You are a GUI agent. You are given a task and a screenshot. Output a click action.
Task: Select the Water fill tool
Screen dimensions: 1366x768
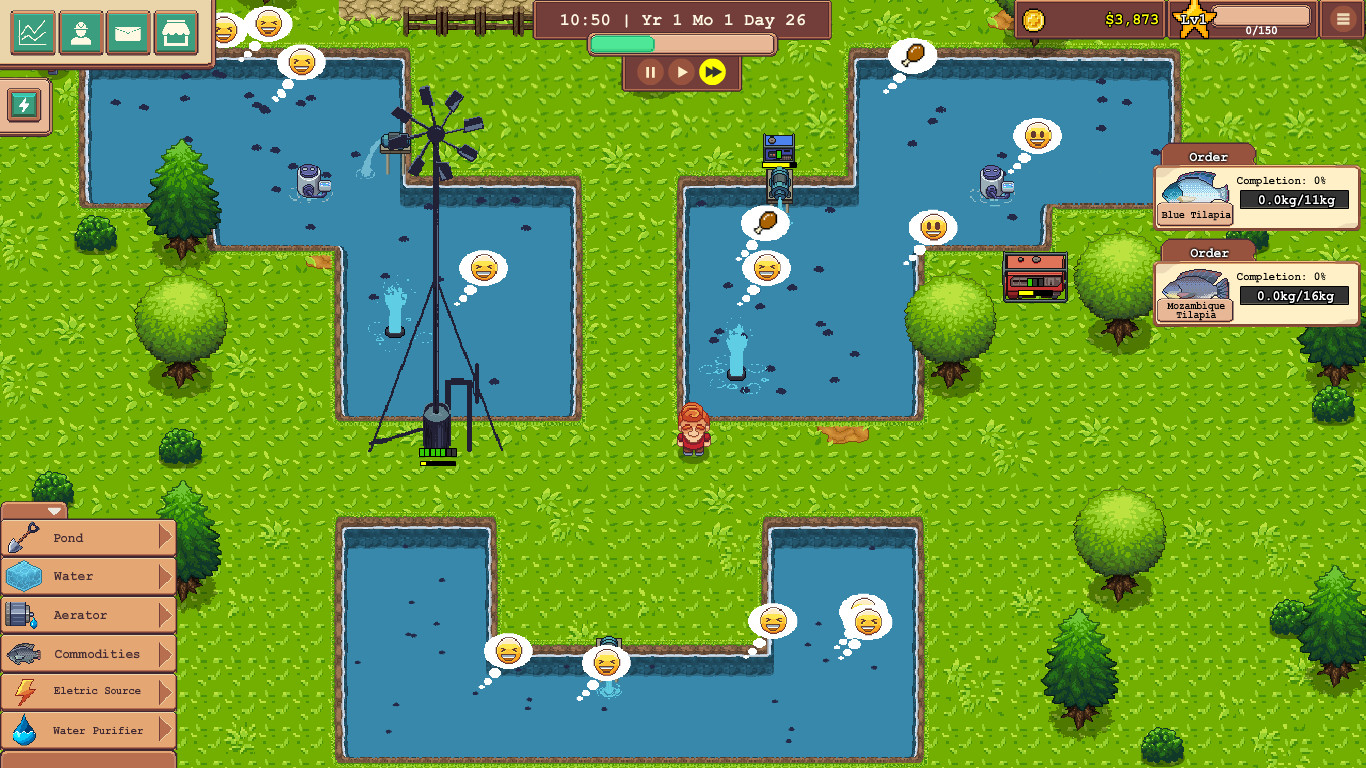click(88, 576)
